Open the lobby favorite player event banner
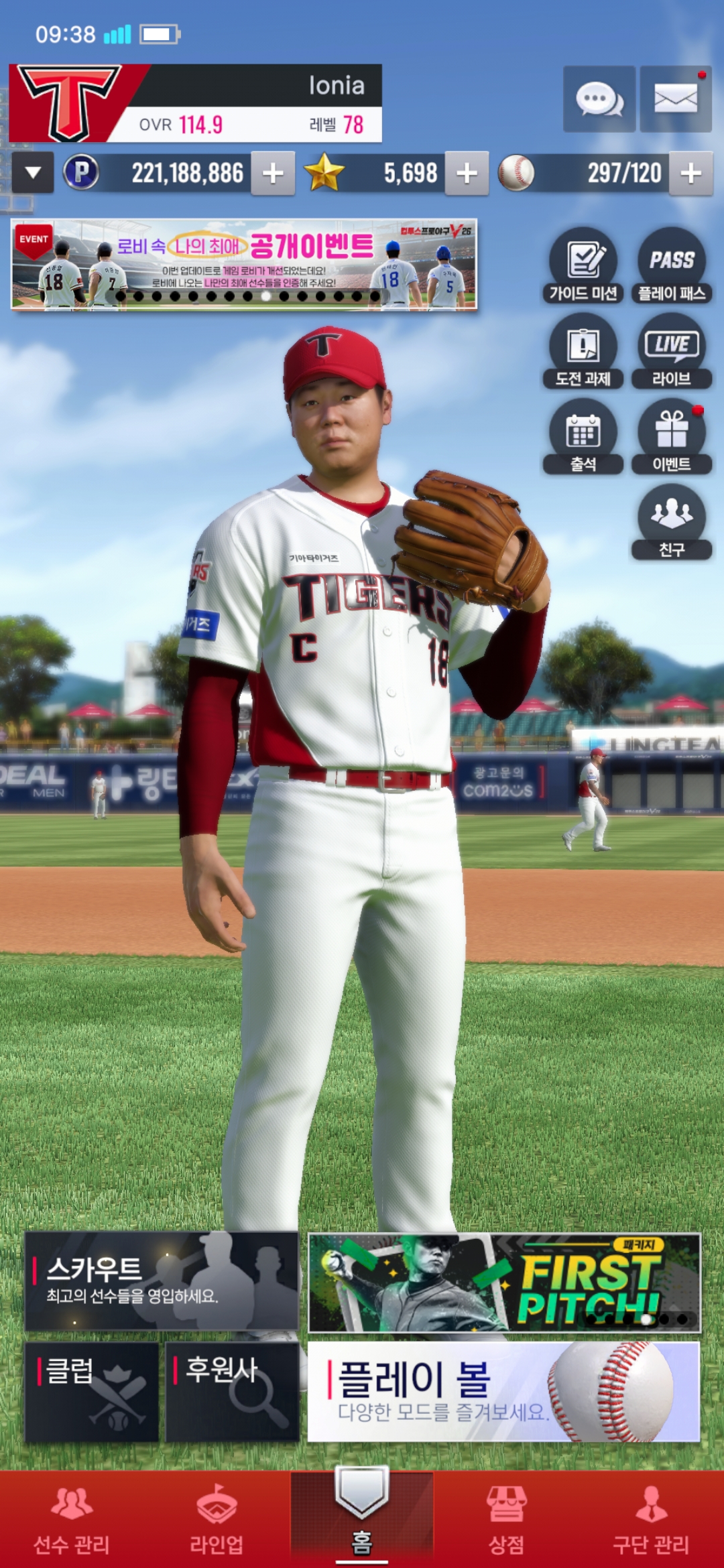 point(244,265)
